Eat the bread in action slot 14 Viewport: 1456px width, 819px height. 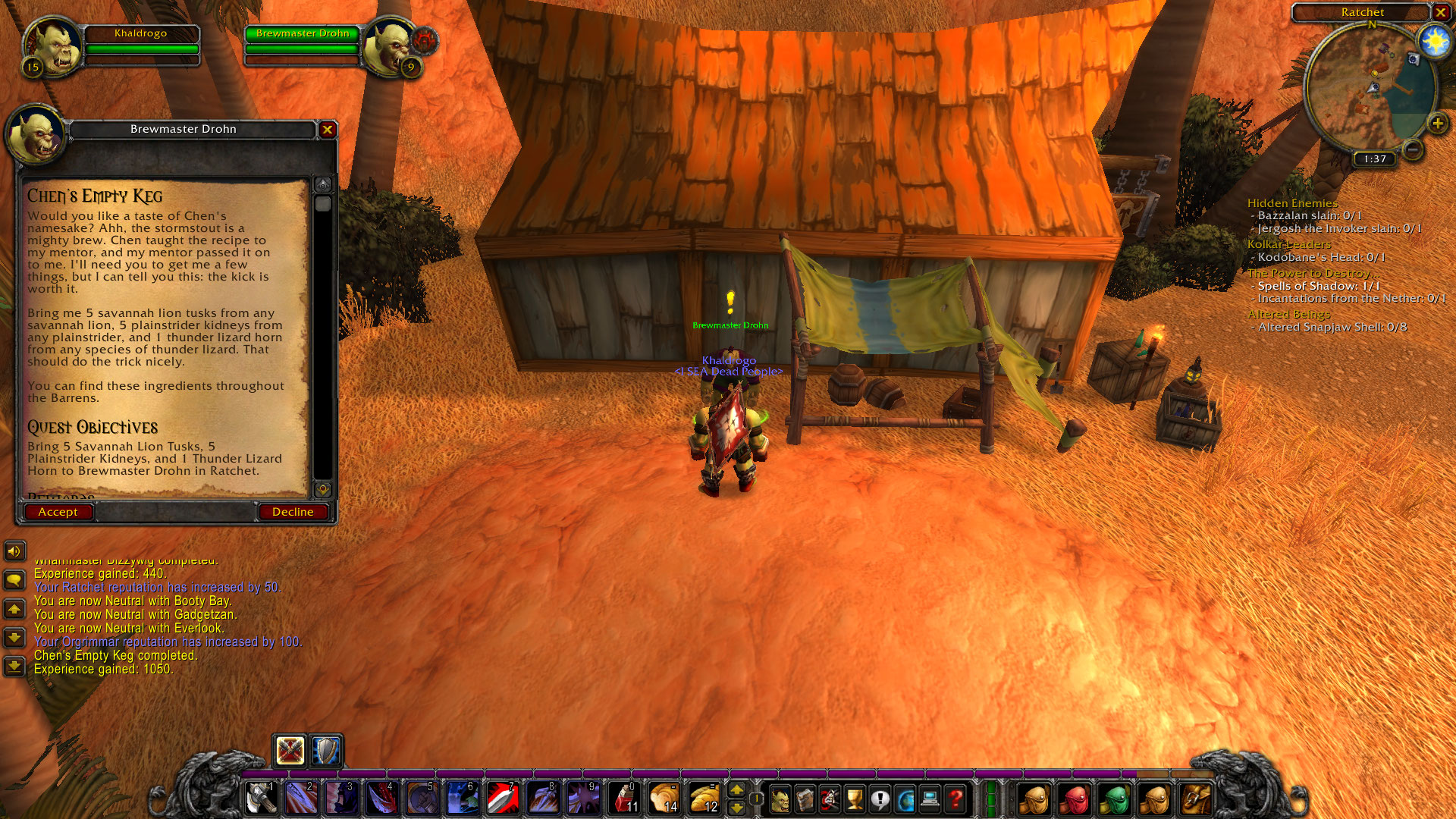pyautogui.click(x=666, y=799)
